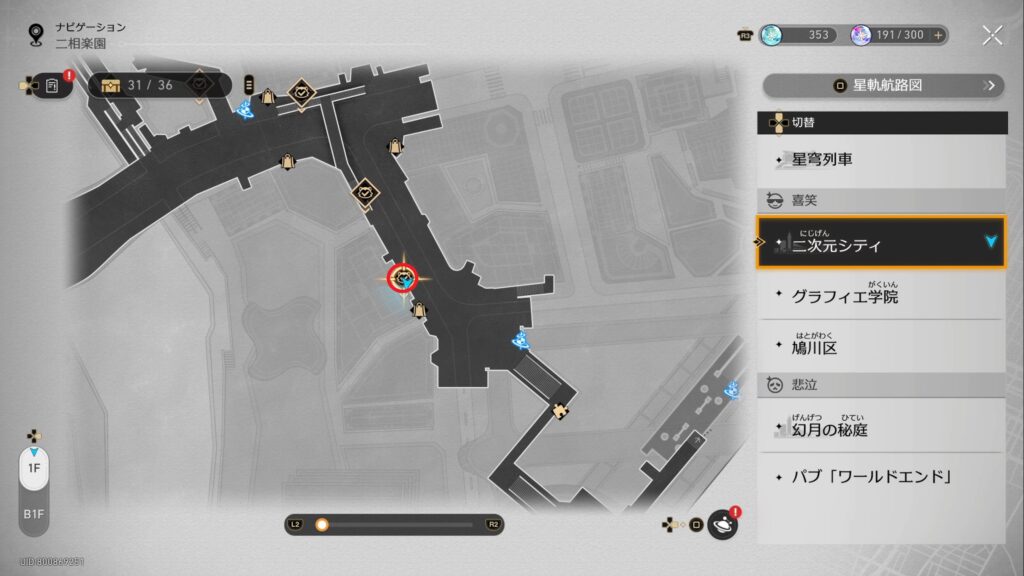1024x576 pixels.
Task: Click the puzzle piece map marker
Action: (x=561, y=410)
